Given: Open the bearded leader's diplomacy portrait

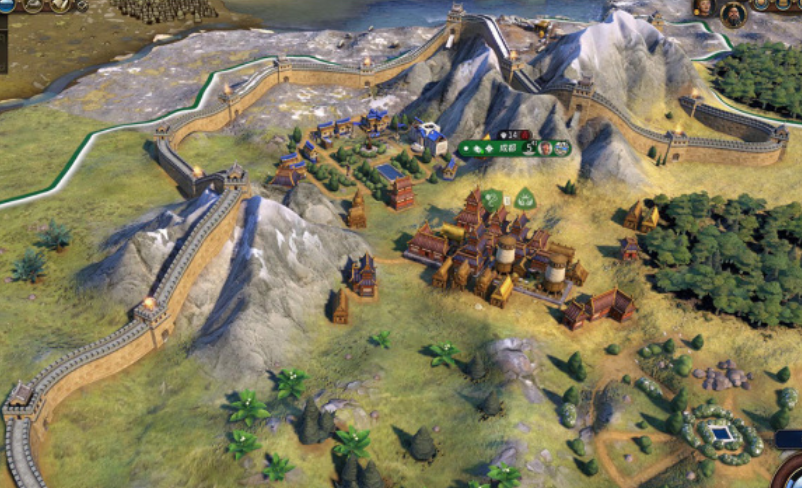Looking at the screenshot, I should tap(735, 13).
